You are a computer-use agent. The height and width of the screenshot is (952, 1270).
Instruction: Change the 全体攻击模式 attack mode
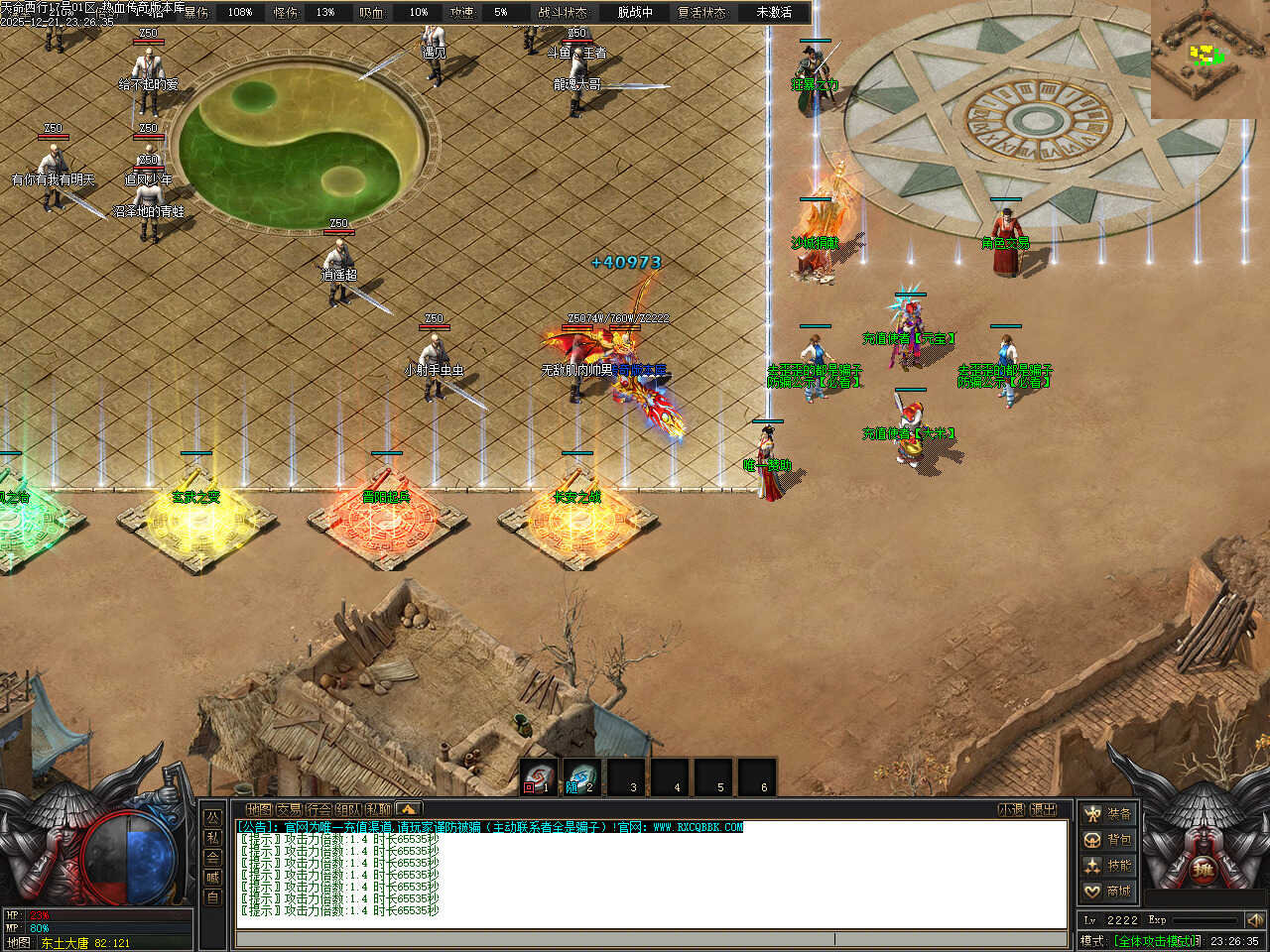(1155, 940)
